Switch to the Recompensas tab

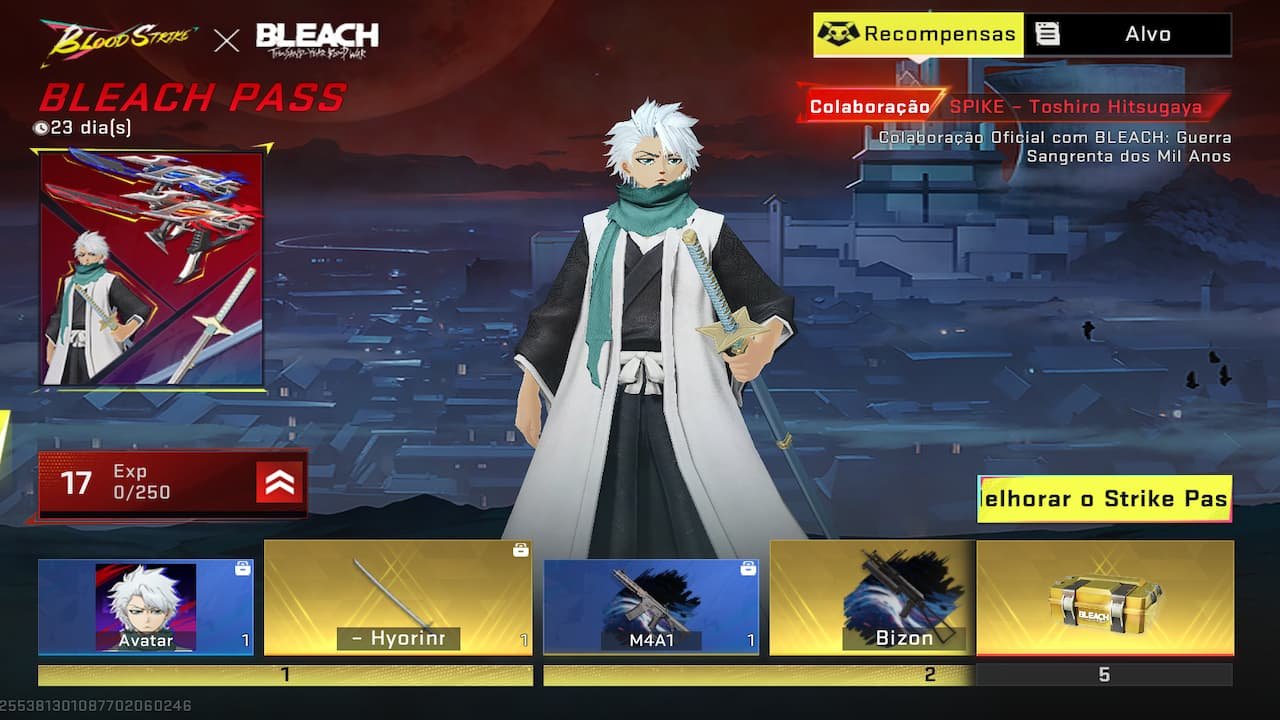click(918, 34)
